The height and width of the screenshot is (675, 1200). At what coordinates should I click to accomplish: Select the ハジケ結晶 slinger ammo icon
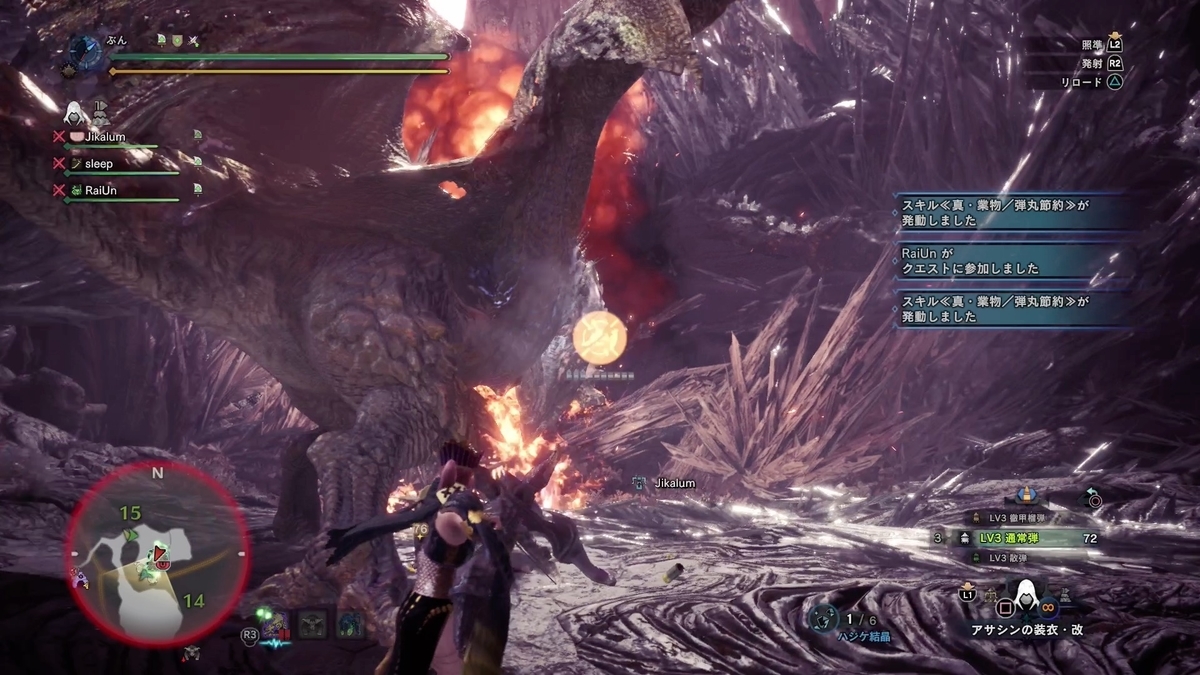[824, 619]
